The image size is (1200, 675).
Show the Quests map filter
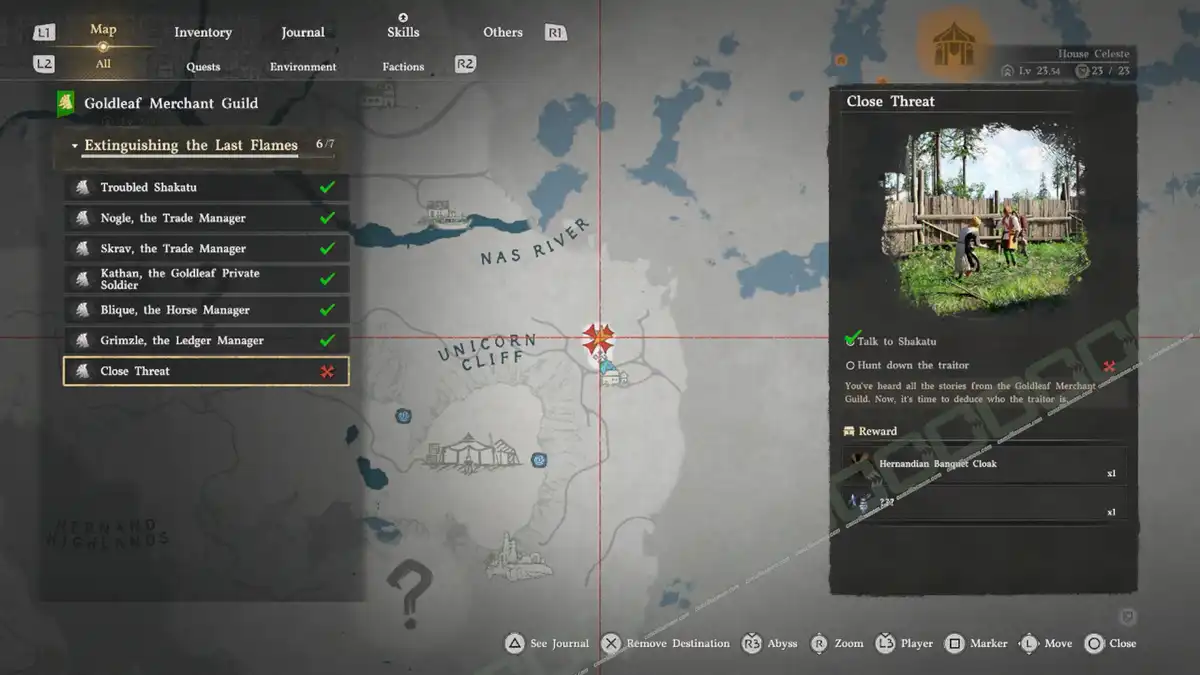tap(203, 67)
